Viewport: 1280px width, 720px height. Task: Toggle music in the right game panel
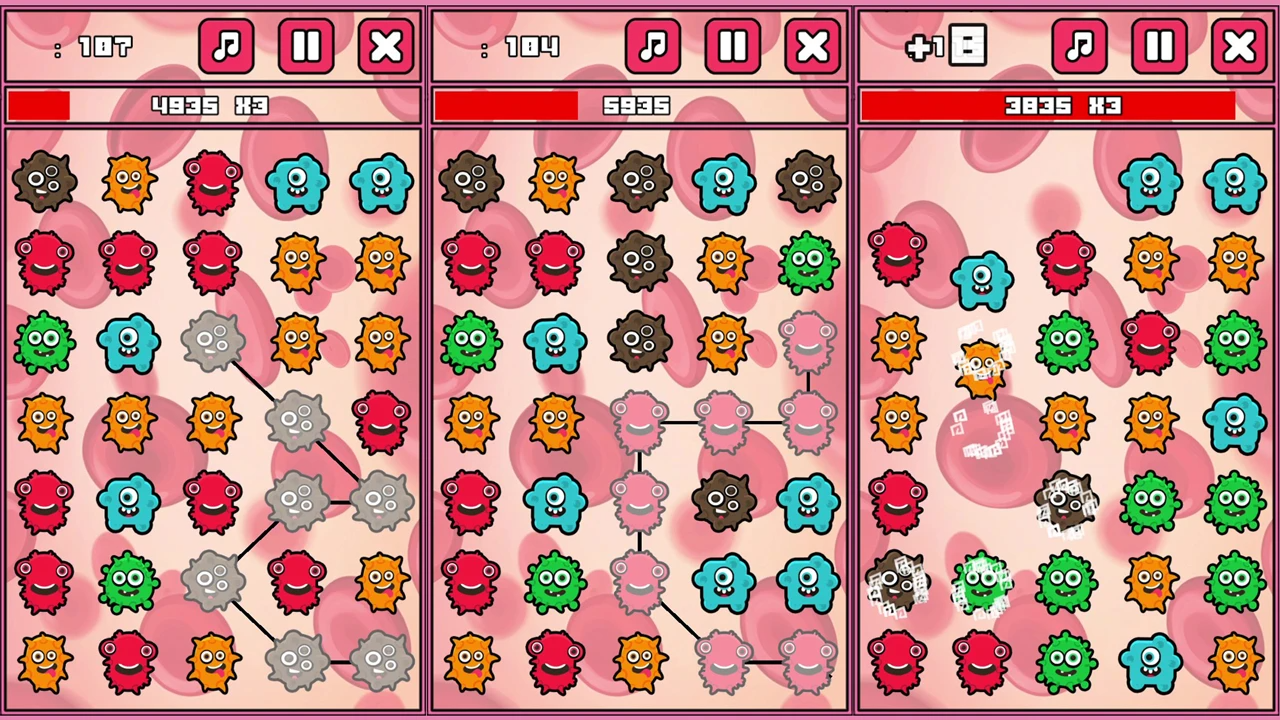pos(1080,46)
